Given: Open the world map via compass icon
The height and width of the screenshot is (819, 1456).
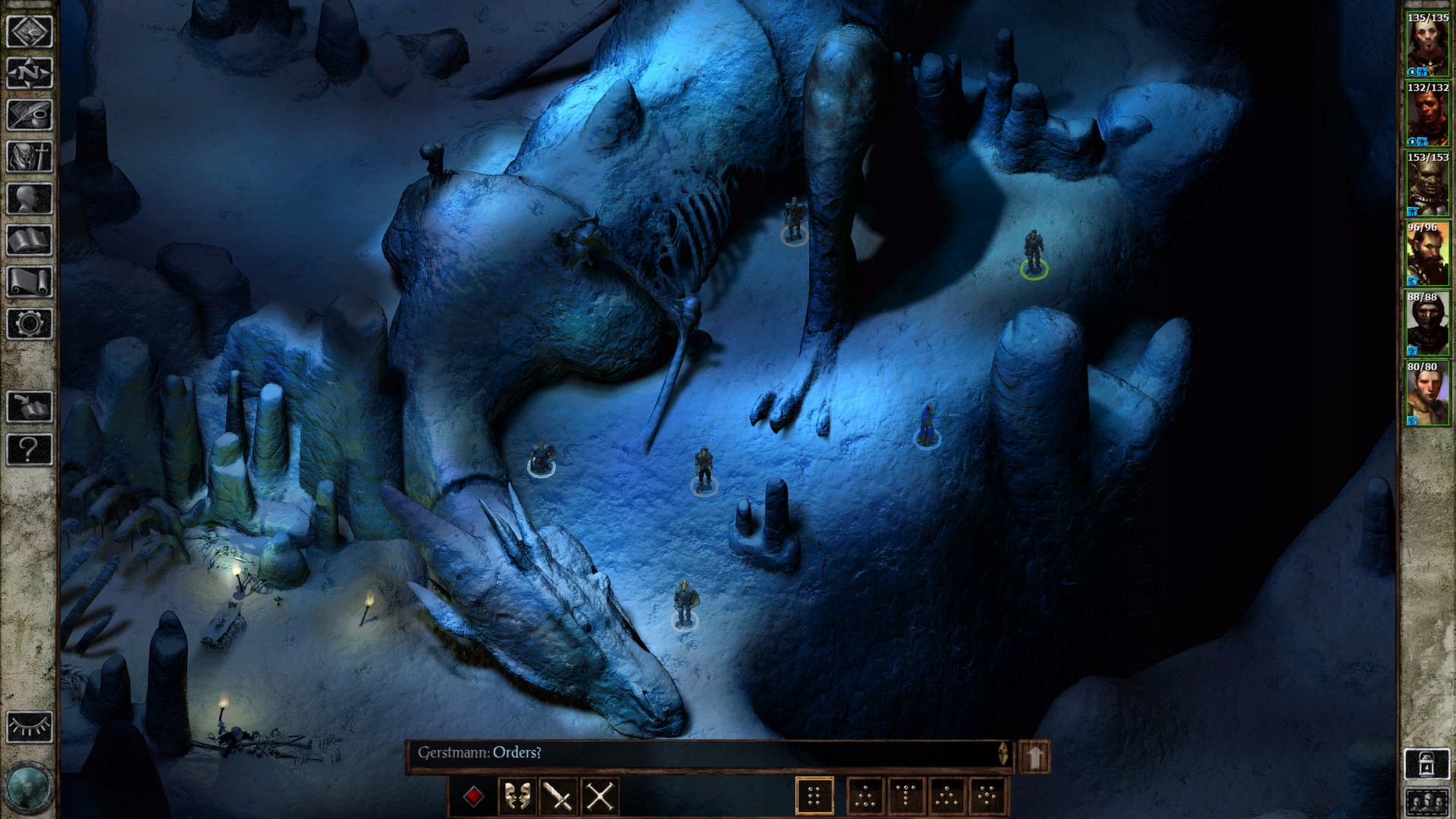Looking at the screenshot, I should (30, 74).
